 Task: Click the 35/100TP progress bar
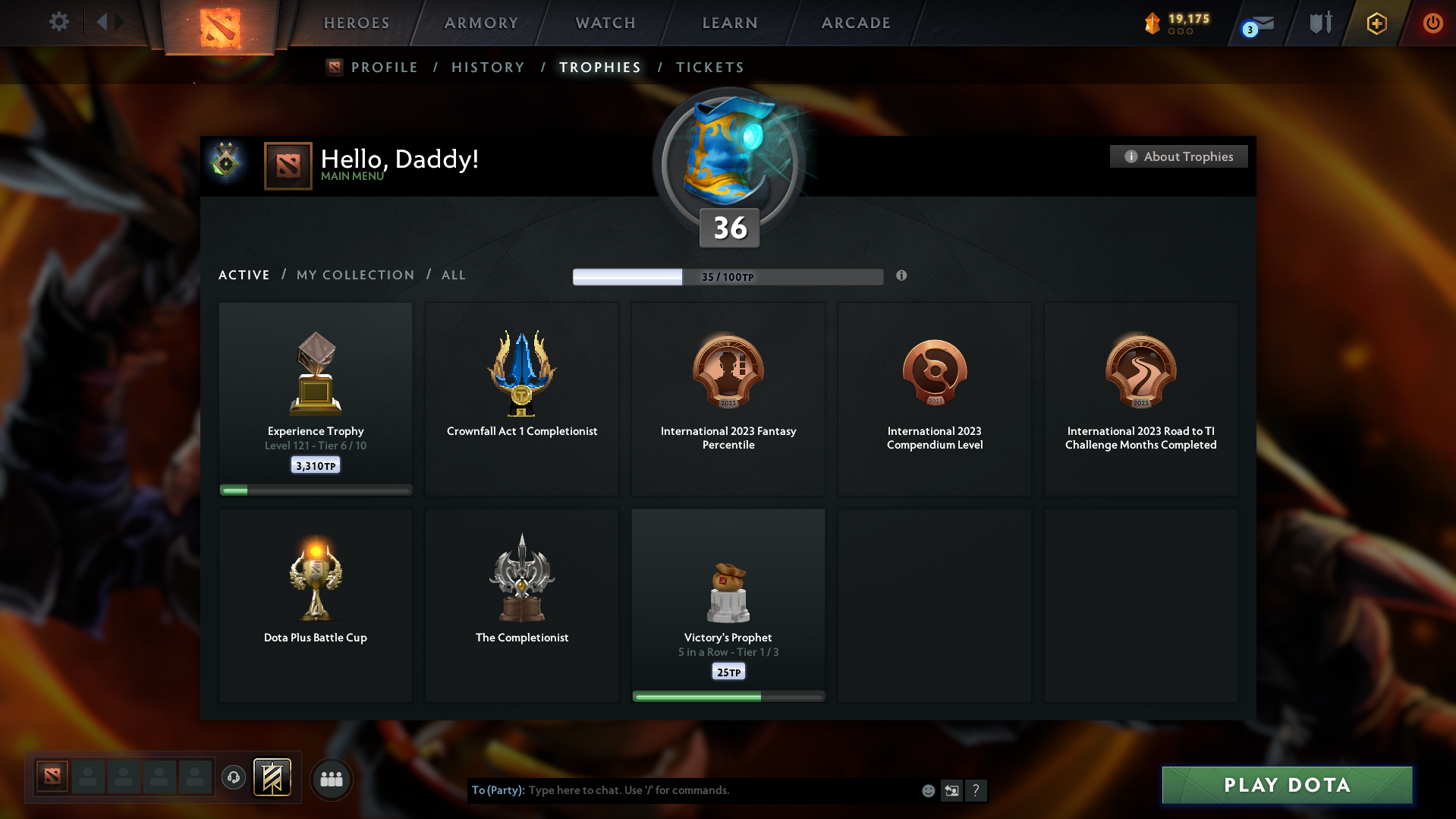[728, 276]
